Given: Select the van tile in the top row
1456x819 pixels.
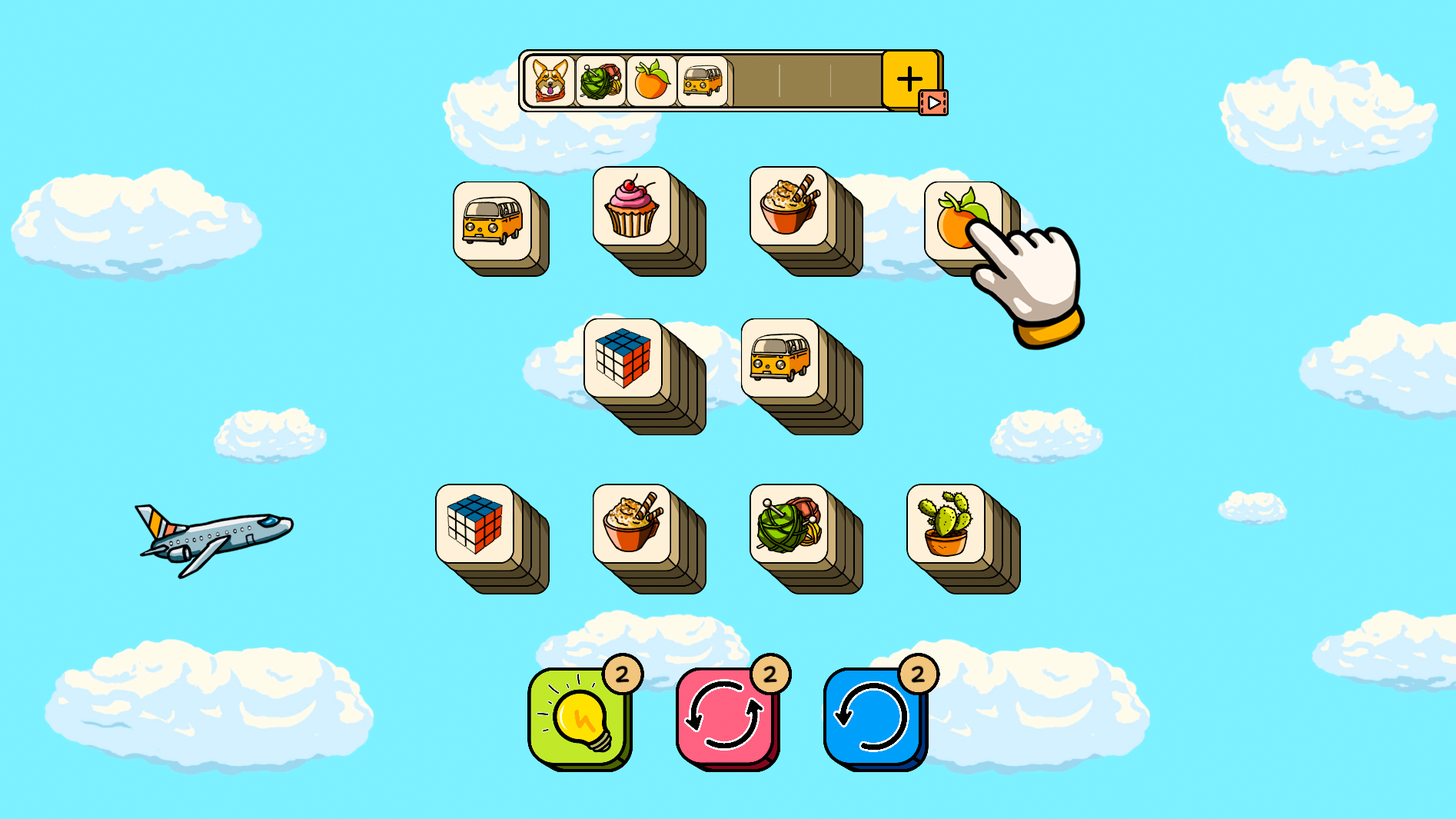Looking at the screenshot, I should (492, 219).
